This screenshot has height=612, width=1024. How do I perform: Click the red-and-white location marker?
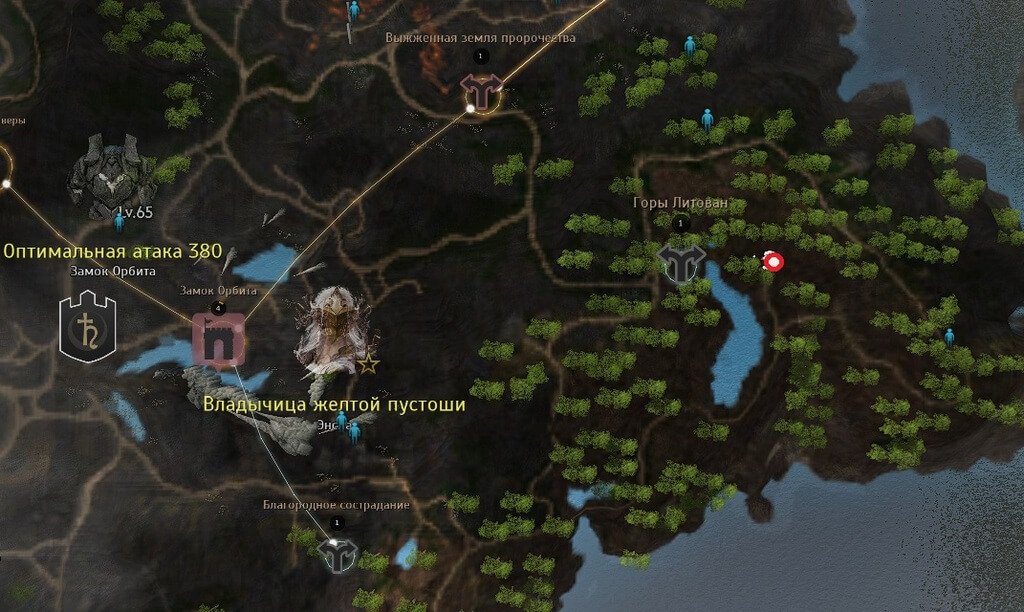click(772, 262)
